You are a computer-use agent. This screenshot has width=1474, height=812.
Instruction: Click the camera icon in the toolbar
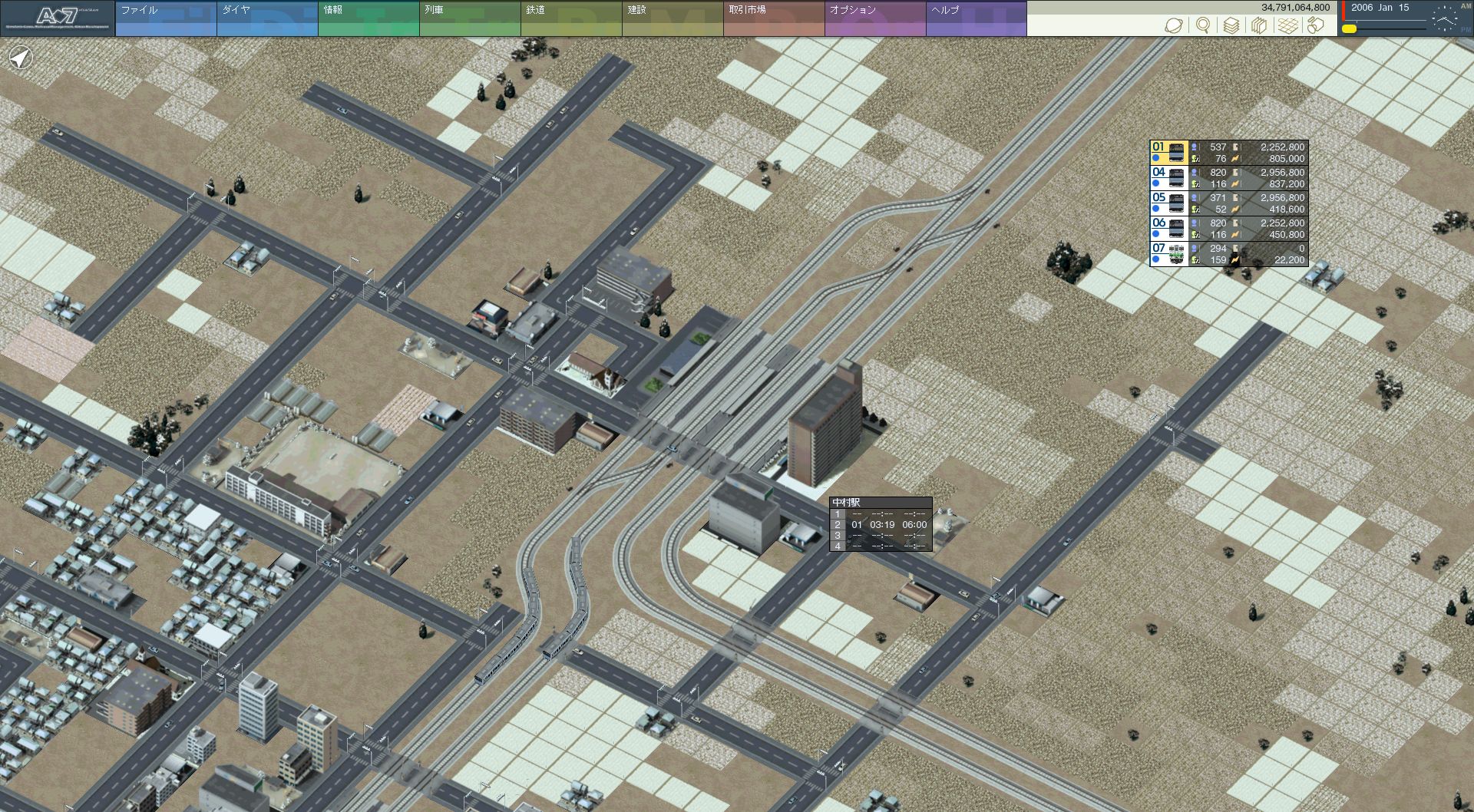point(1316,25)
